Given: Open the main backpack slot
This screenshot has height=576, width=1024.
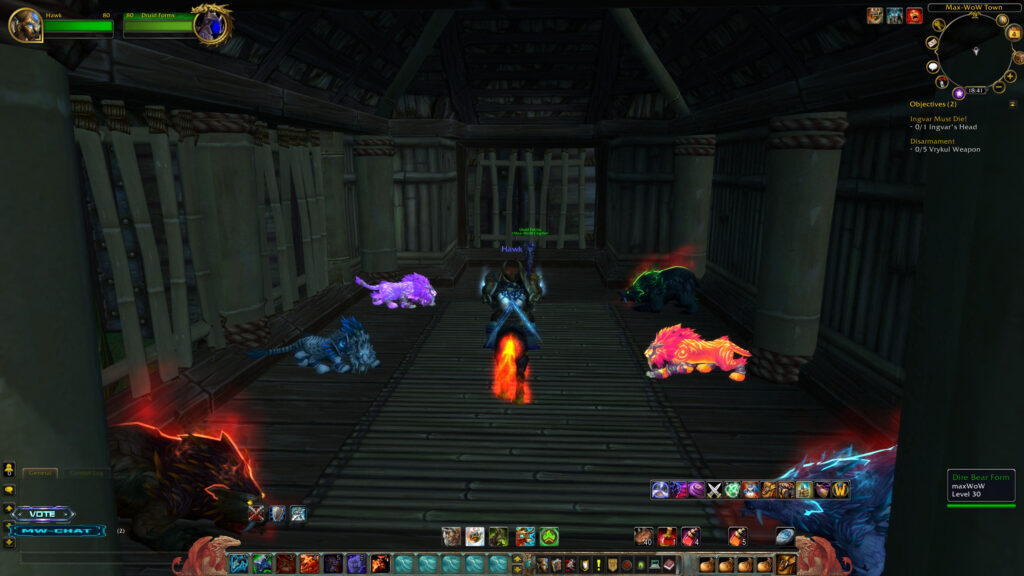Looking at the screenshot, I should point(787,565).
